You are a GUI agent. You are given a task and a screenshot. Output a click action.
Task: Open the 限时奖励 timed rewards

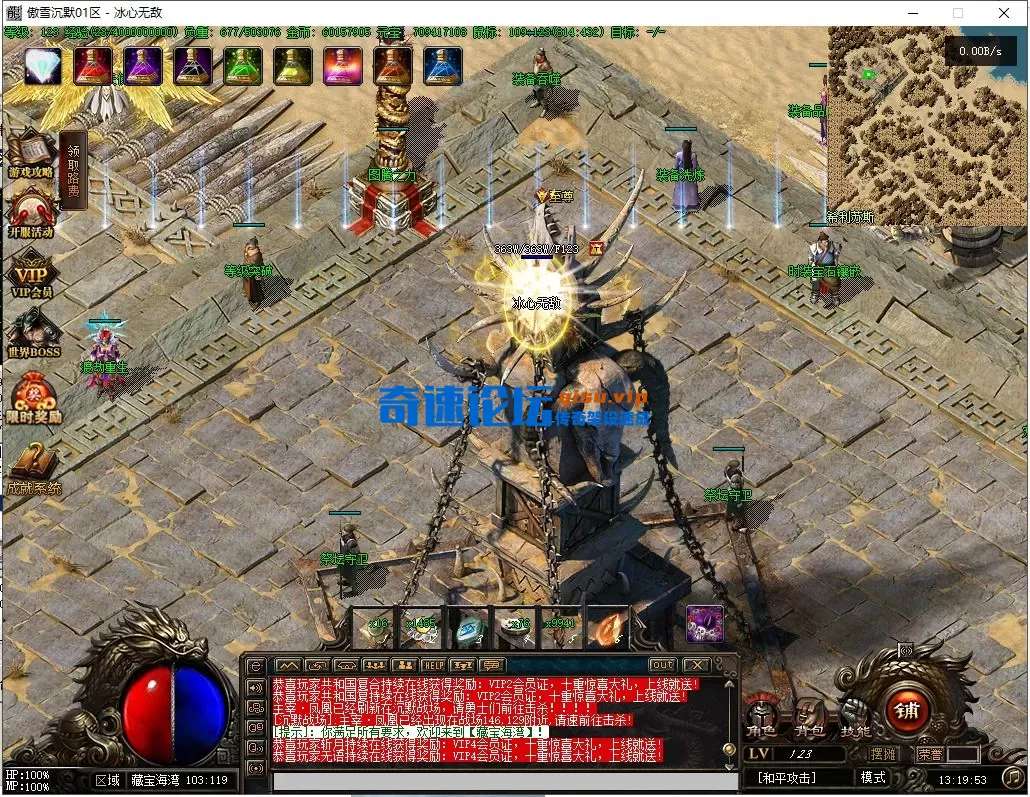(34, 396)
